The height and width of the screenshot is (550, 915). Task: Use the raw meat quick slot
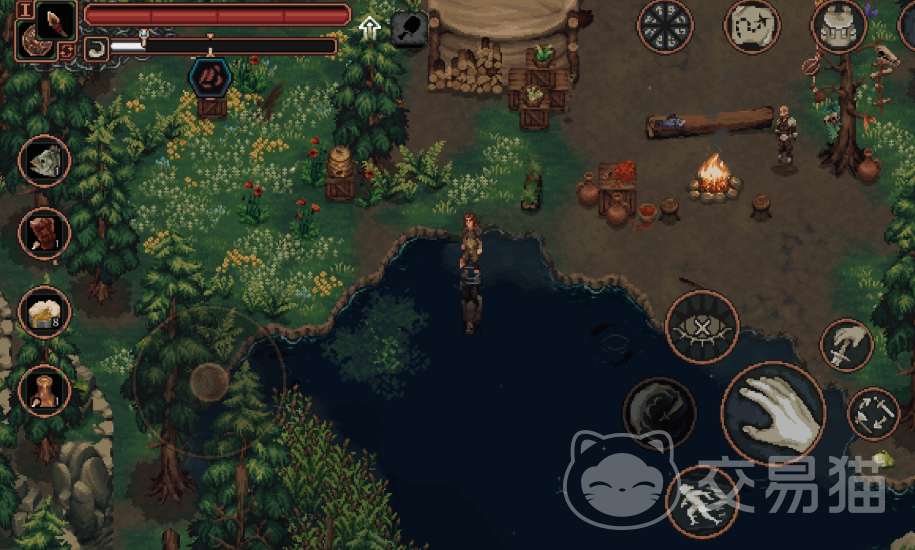click(x=44, y=234)
